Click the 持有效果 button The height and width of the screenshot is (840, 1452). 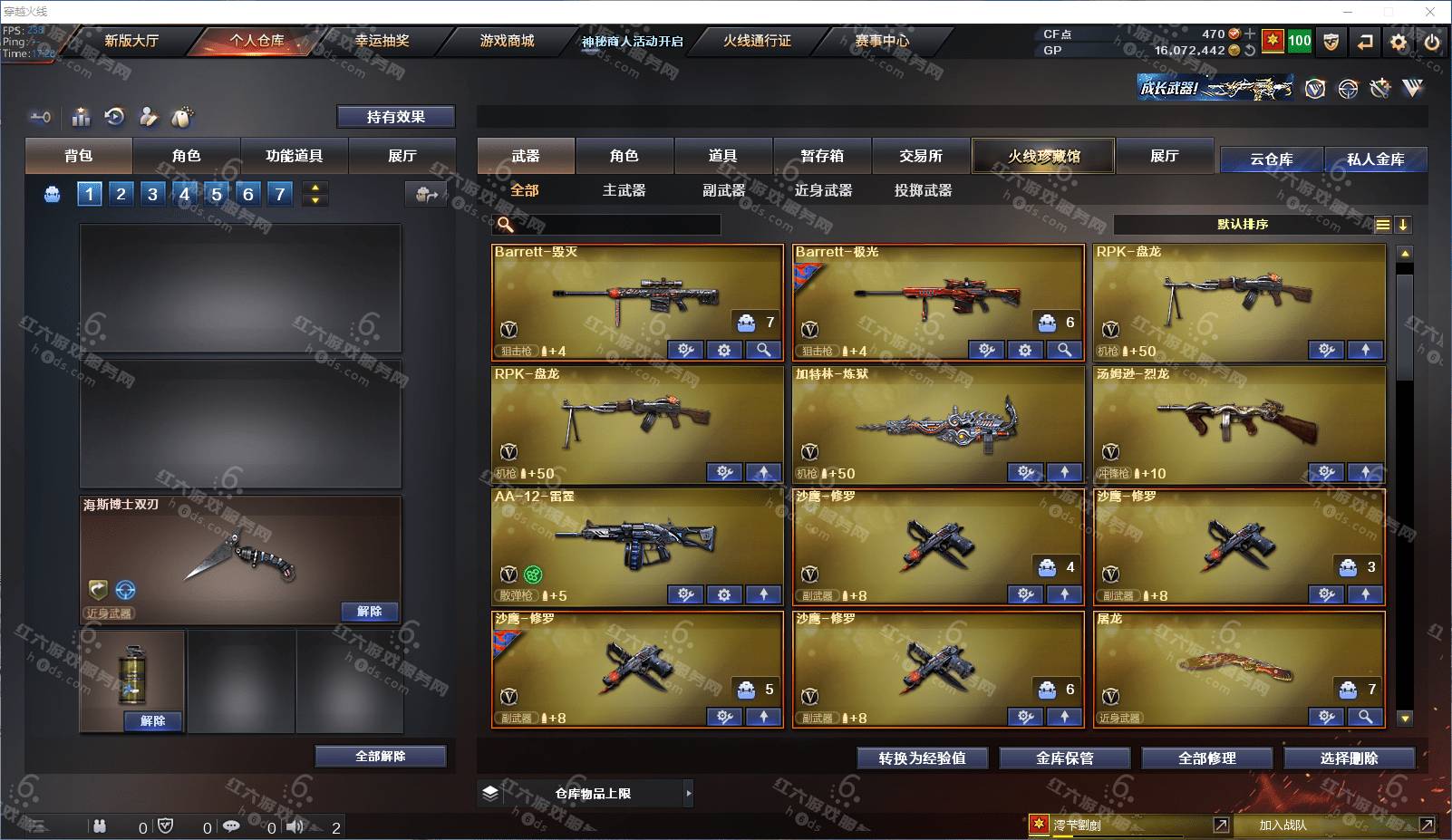(x=395, y=117)
